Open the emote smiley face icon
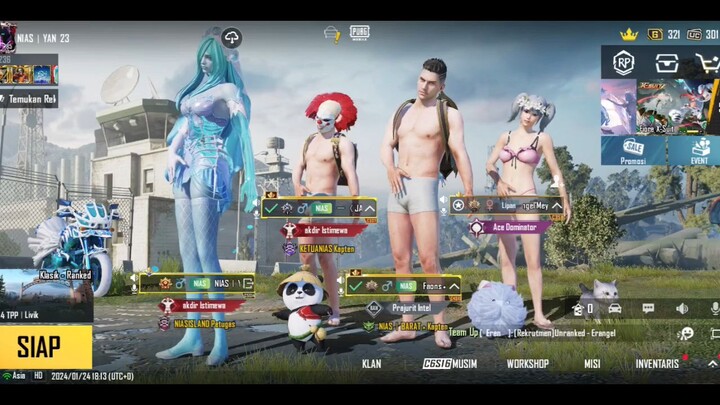The image size is (720, 405). pyautogui.click(x=685, y=334)
